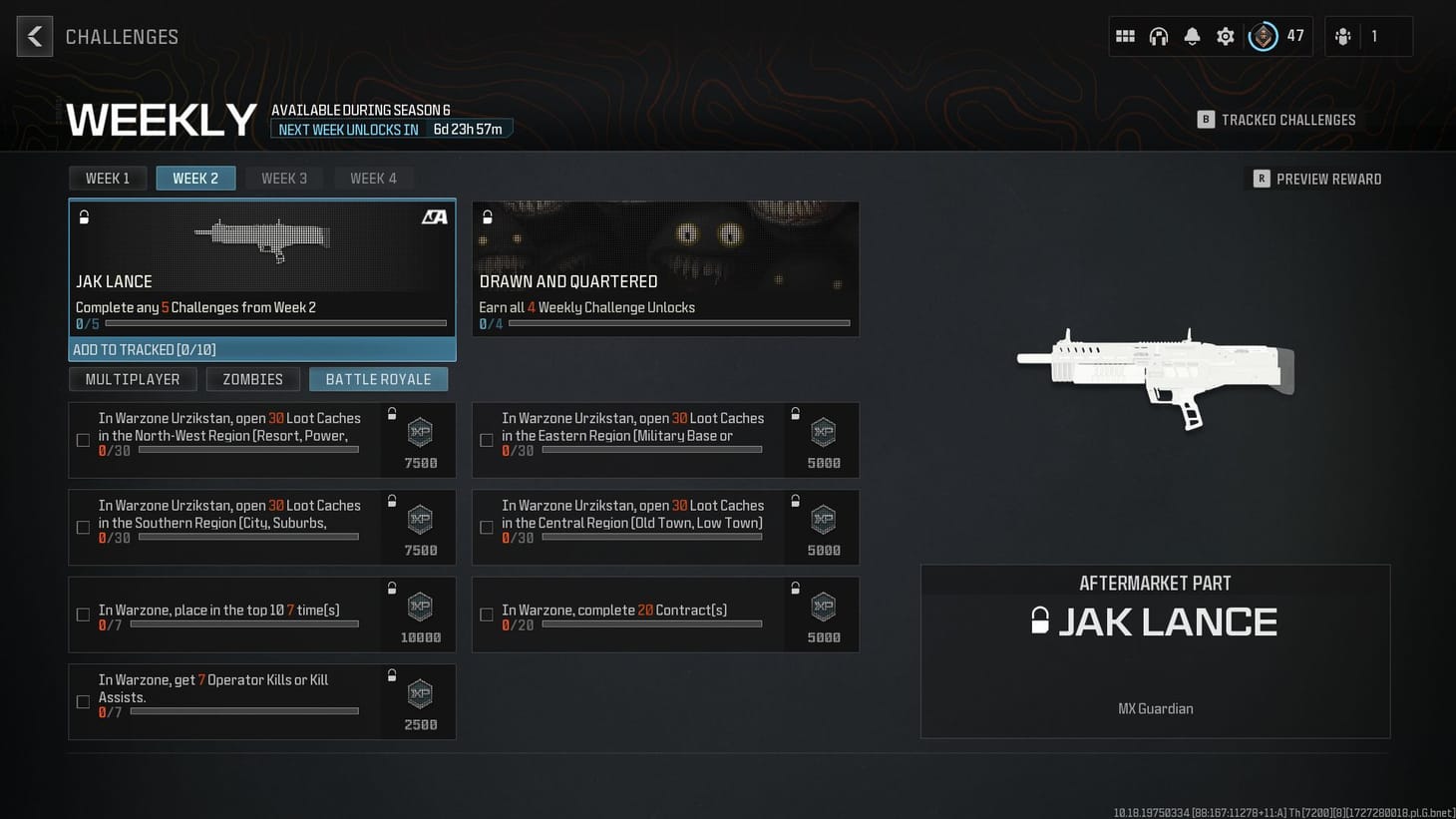Viewport: 1456px width, 819px height.
Task: Open the games grid menu icon
Action: point(1125,35)
